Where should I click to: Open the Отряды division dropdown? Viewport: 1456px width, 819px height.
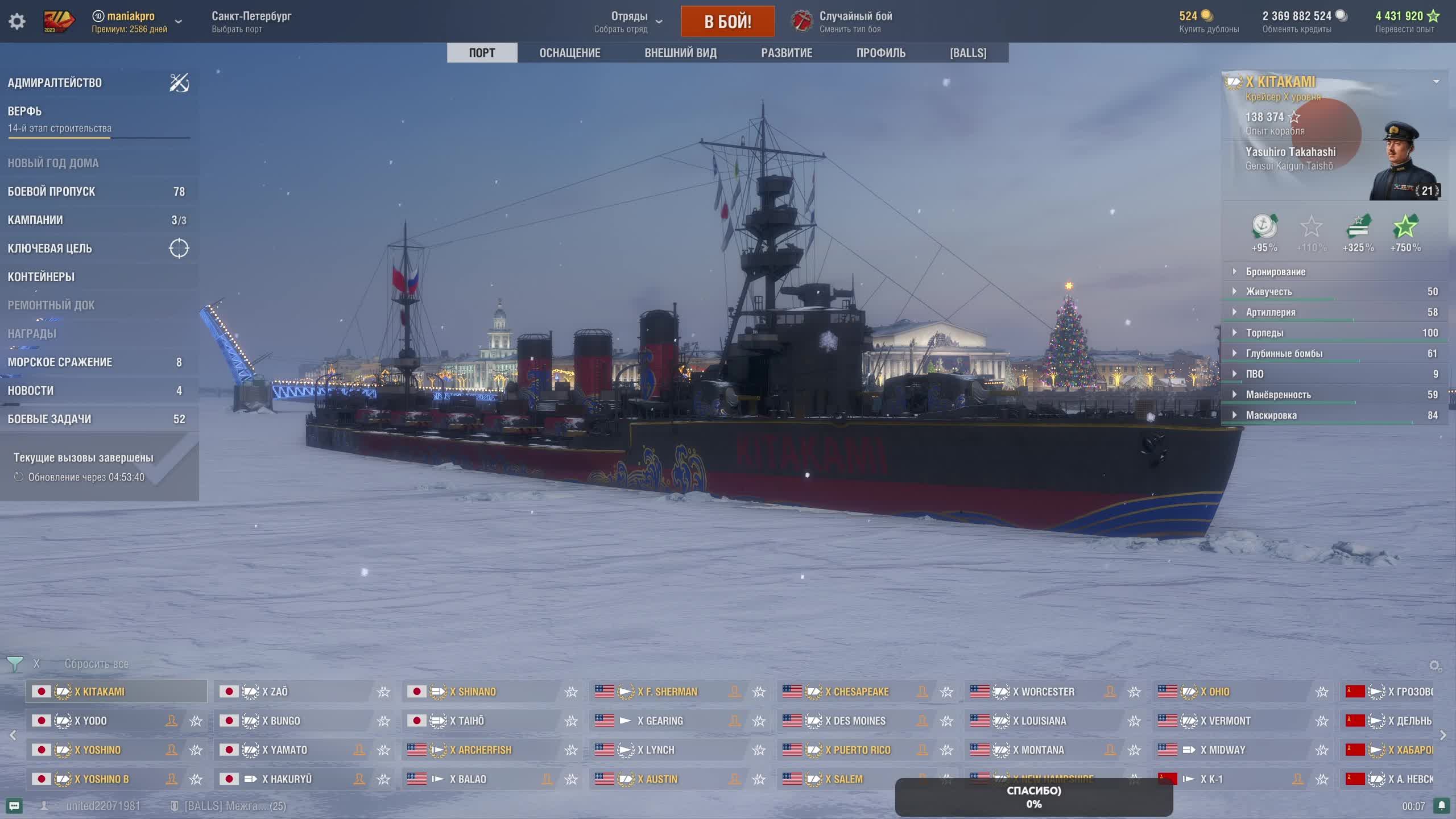pyautogui.click(x=629, y=22)
